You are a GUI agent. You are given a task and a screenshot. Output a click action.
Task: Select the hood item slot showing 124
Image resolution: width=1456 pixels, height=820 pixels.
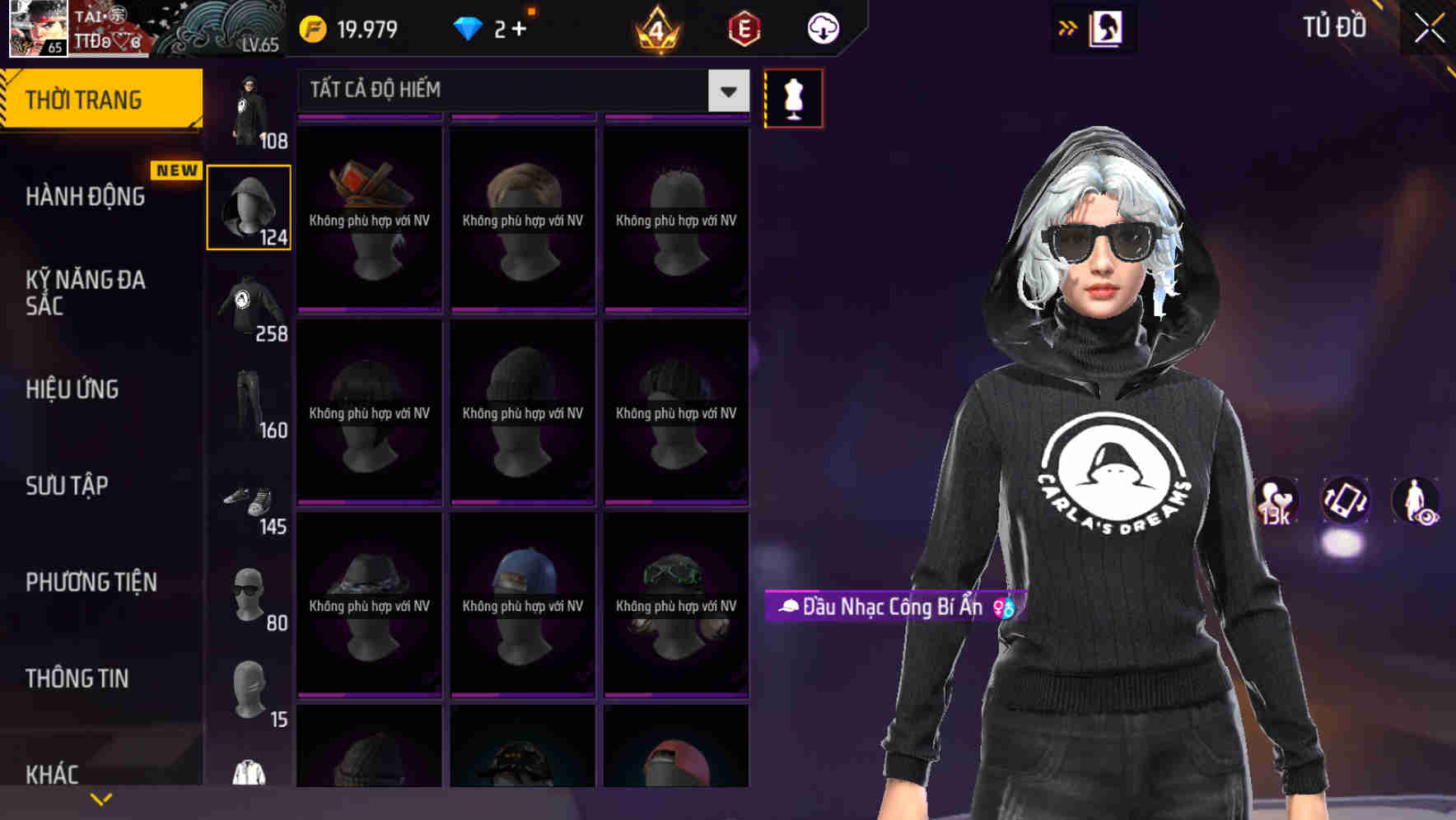coord(249,206)
